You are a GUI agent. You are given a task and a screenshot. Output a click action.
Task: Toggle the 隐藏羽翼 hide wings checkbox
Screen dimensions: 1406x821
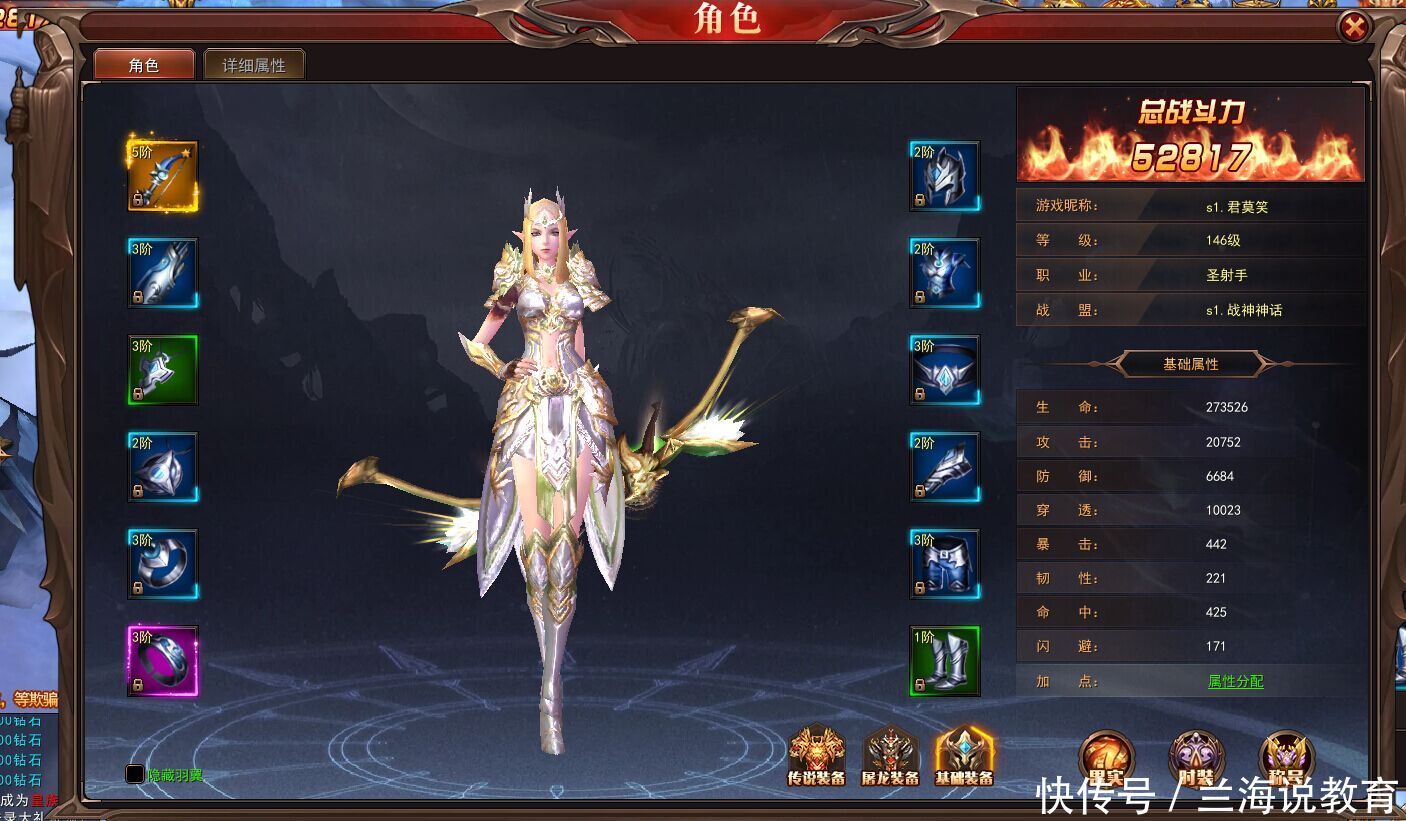pyautogui.click(x=135, y=774)
